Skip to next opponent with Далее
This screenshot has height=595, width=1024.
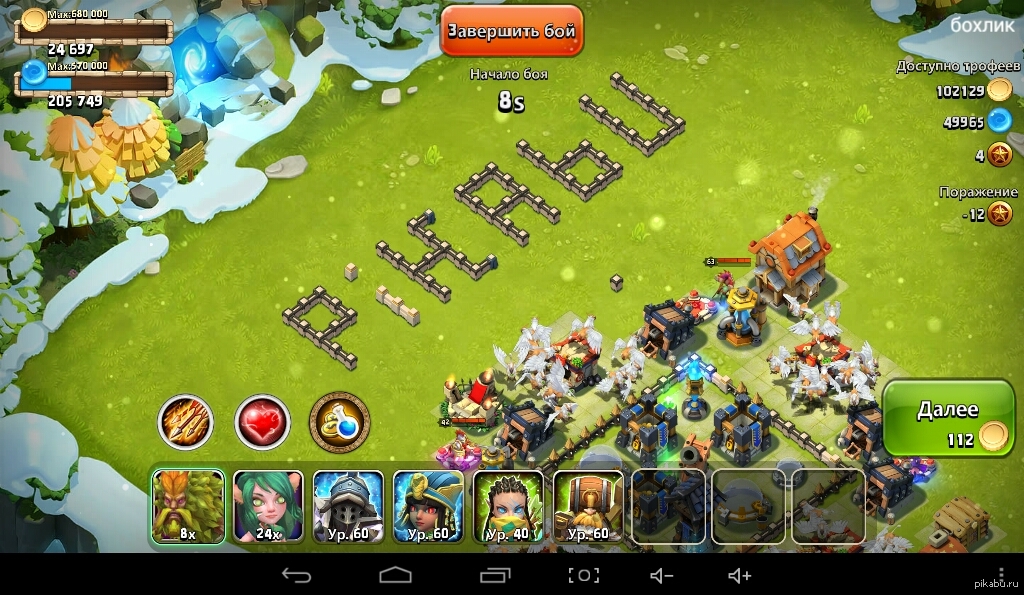[947, 420]
